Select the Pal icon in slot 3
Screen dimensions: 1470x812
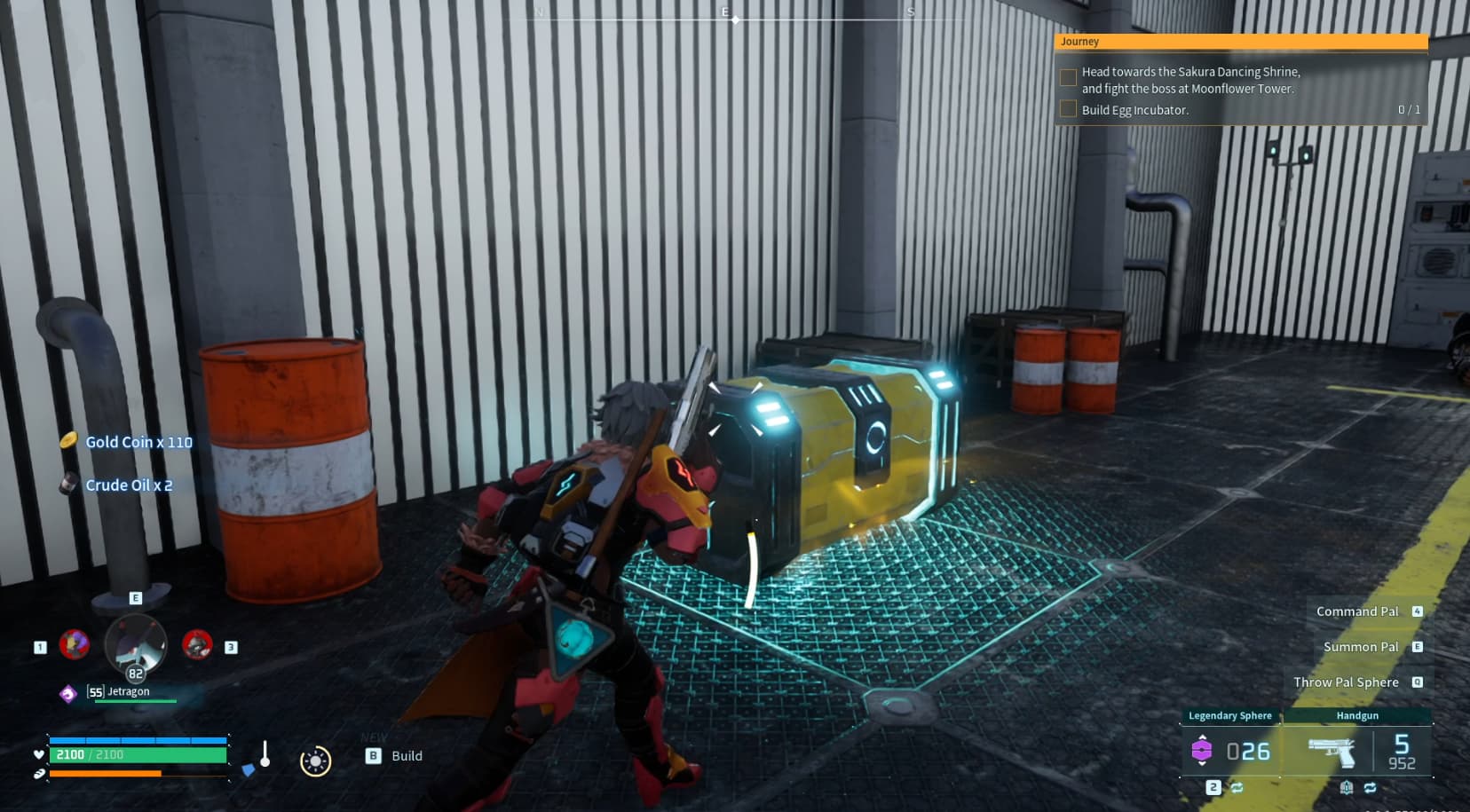coord(196,643)
